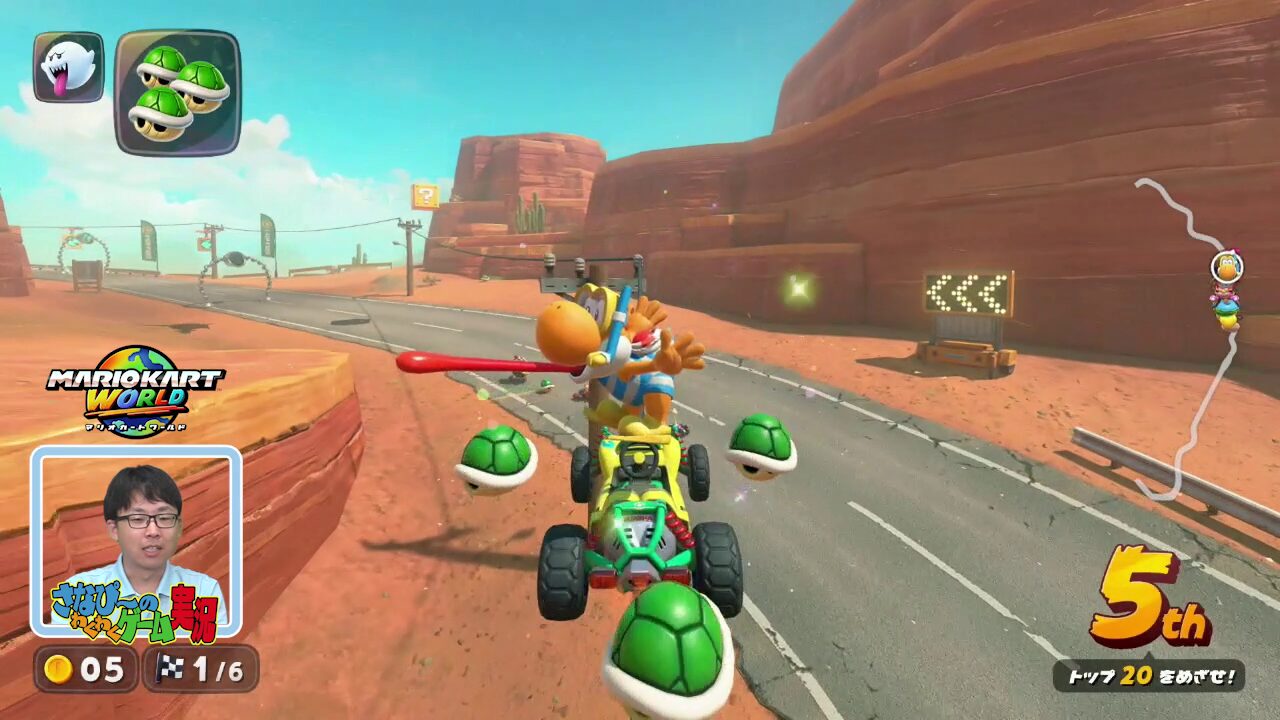Image resolution: width=1280 pixels, height=720 pixels.
Task: Click the player marker on minimap
Action: [1226, 268]
